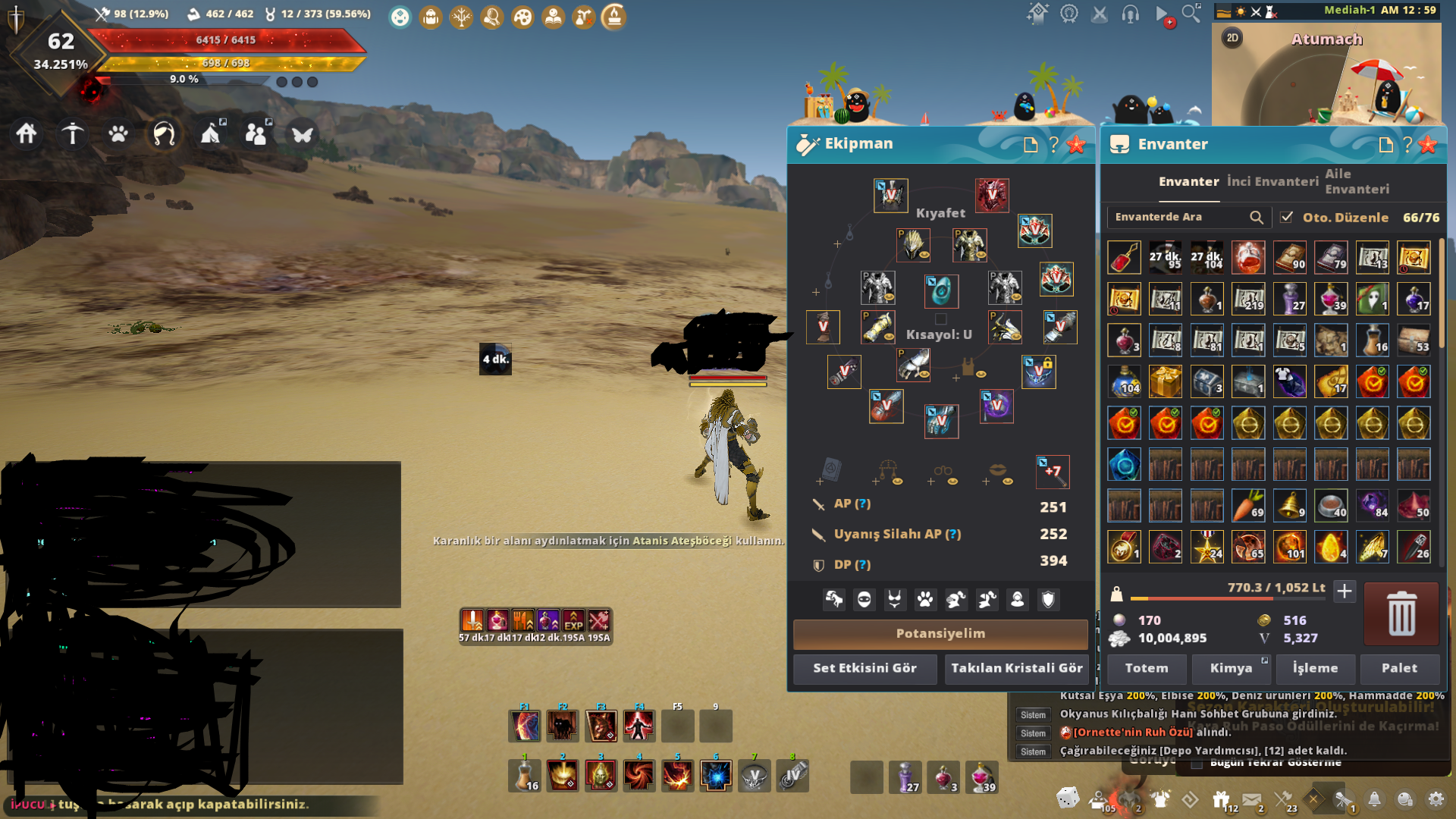Enable the Bugün Tekrar Gösterme checkbox
Image resolution: width=1456 pixels, height=819 pixels.
pos(1197,764)
